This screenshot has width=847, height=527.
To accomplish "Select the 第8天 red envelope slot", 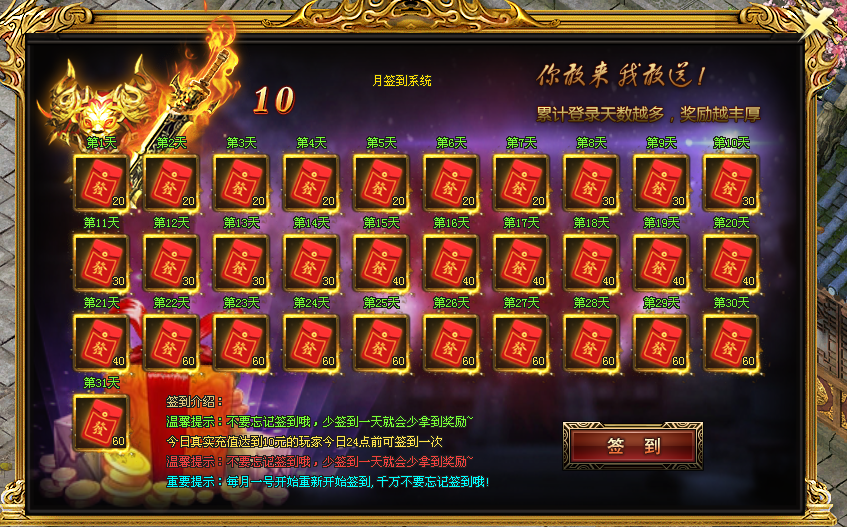I will pos(591,183).
